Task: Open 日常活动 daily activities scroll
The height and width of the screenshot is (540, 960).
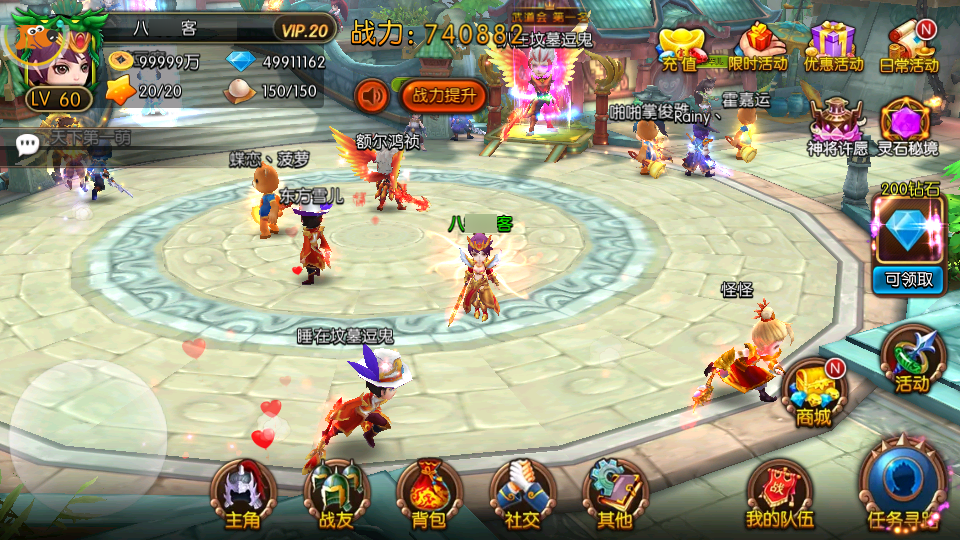Action: 909,48
